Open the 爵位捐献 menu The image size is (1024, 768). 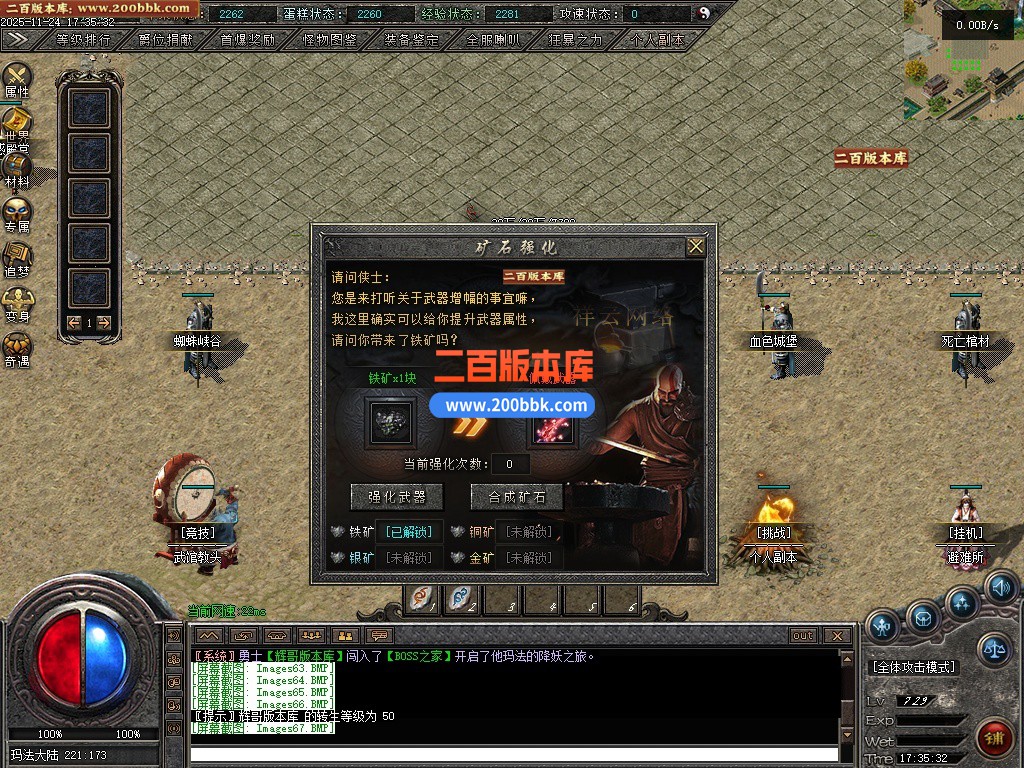166,40
